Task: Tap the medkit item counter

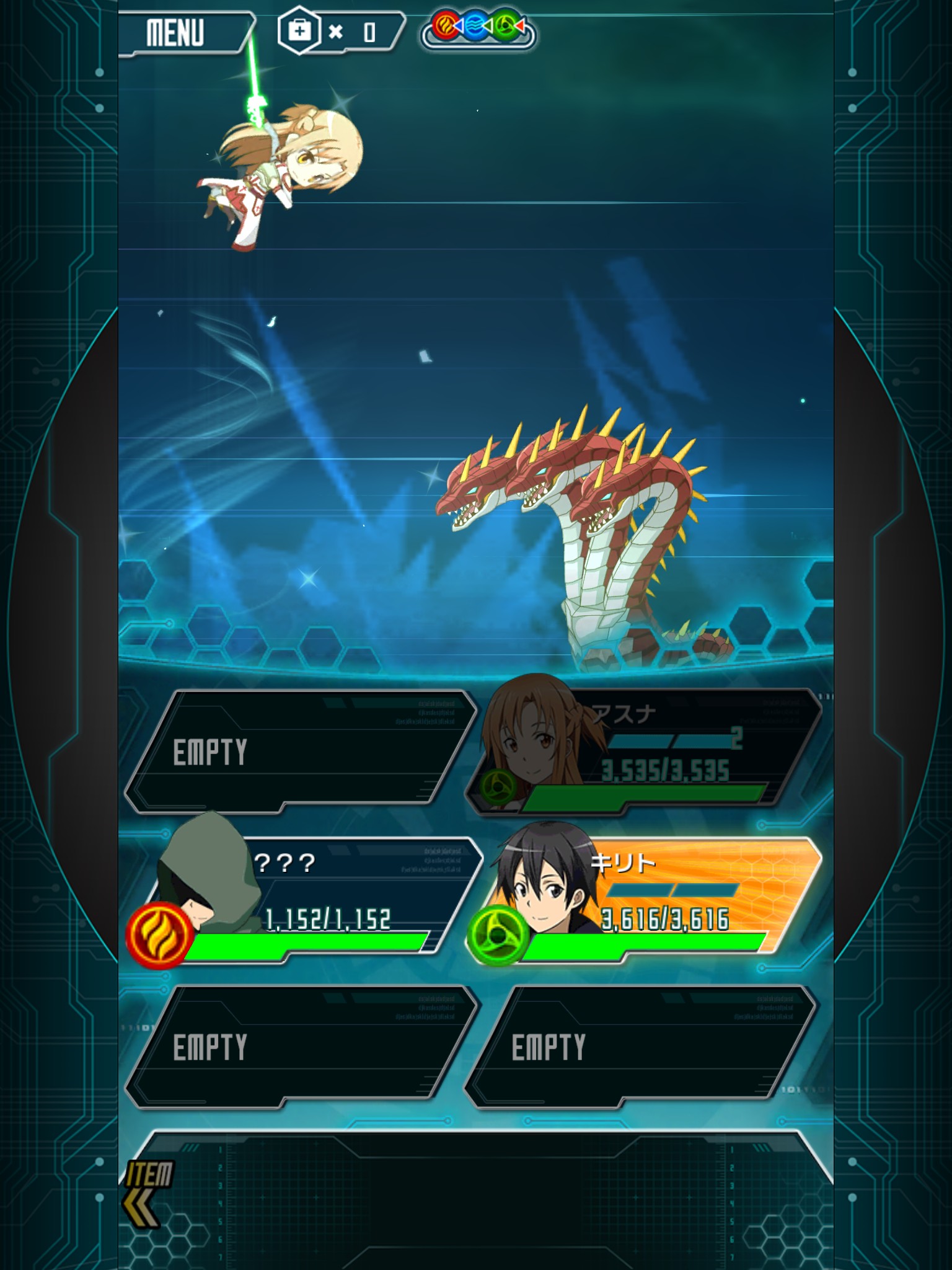Action: pyautogui.click(x=338, y=32)
